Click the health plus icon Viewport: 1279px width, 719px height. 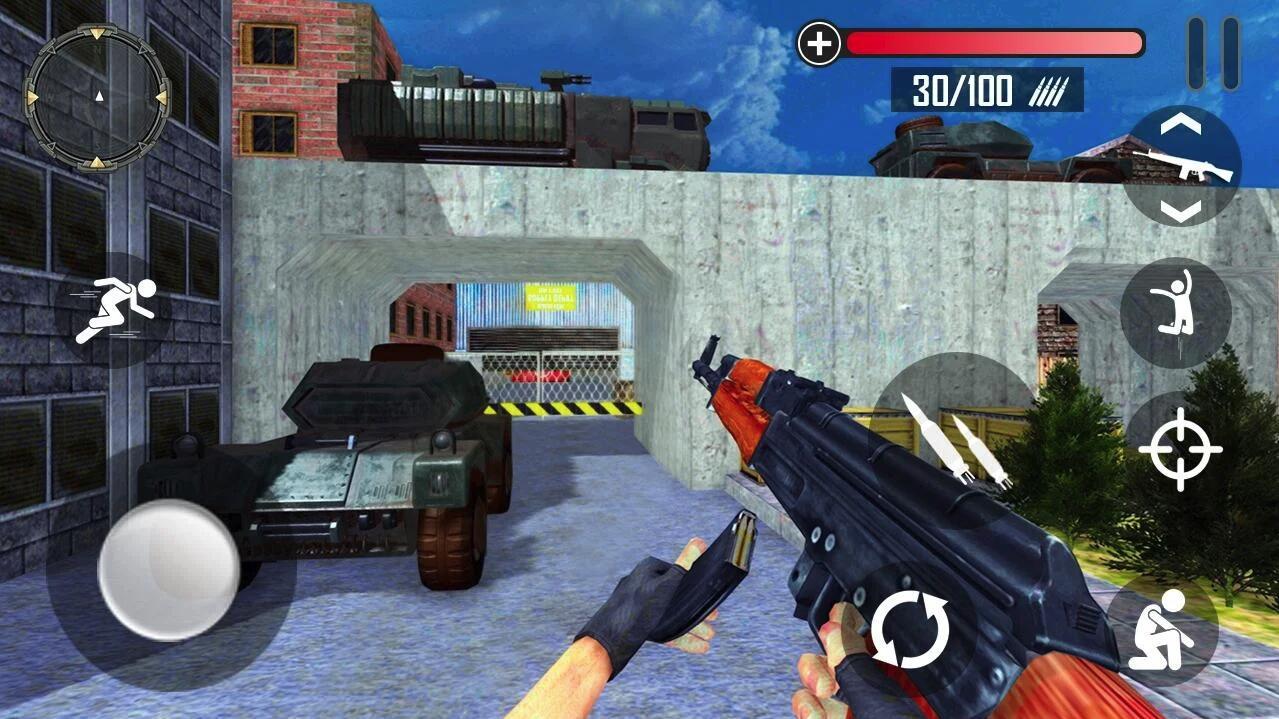pos(819,44)
